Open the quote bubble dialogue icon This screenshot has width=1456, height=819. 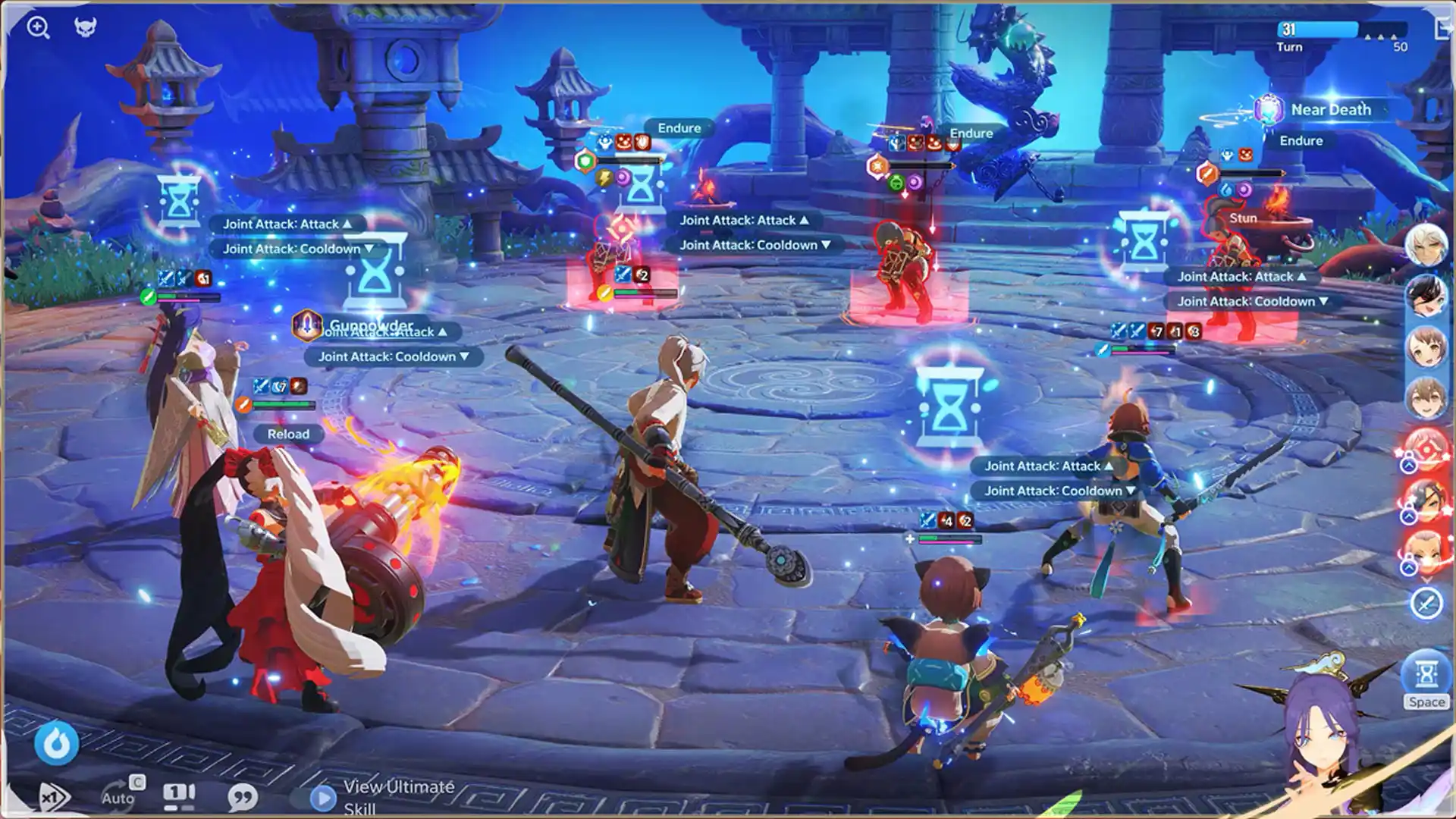click(243, 798)
